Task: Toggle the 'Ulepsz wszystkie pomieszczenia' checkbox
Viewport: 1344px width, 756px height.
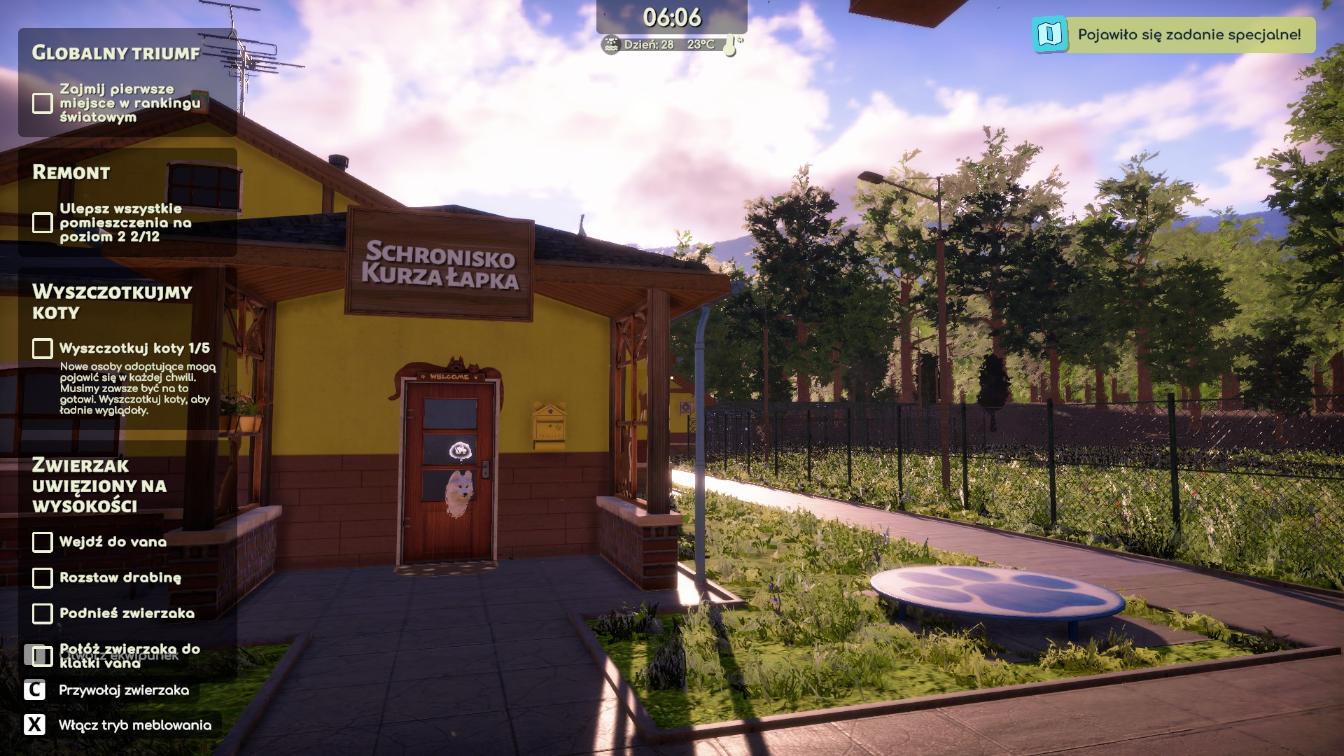Action: (x=42, y=222)
